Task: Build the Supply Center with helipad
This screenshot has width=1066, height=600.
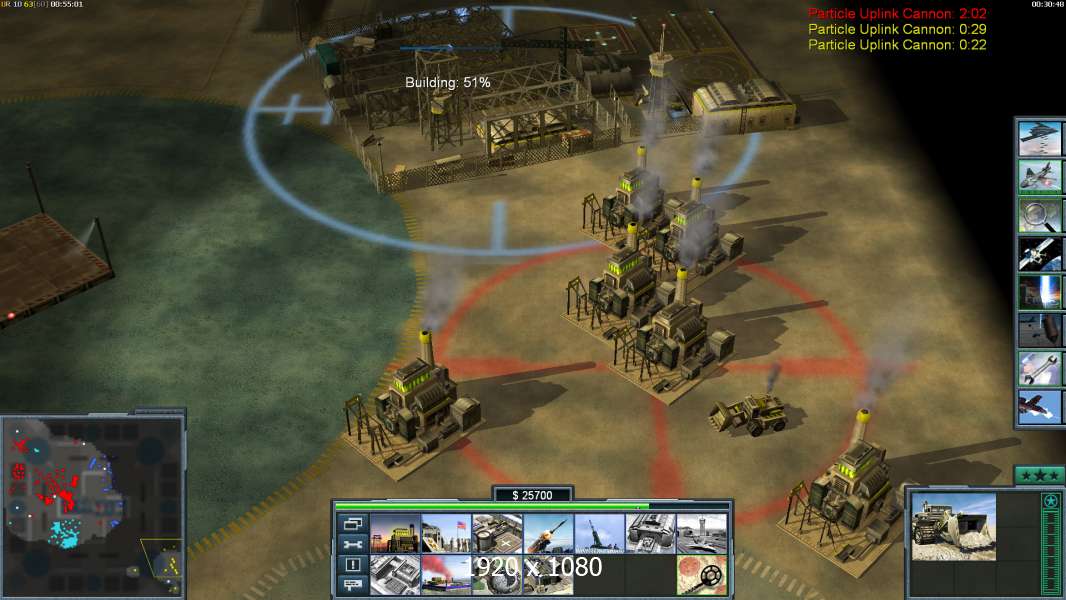Action: click(497, 534)
